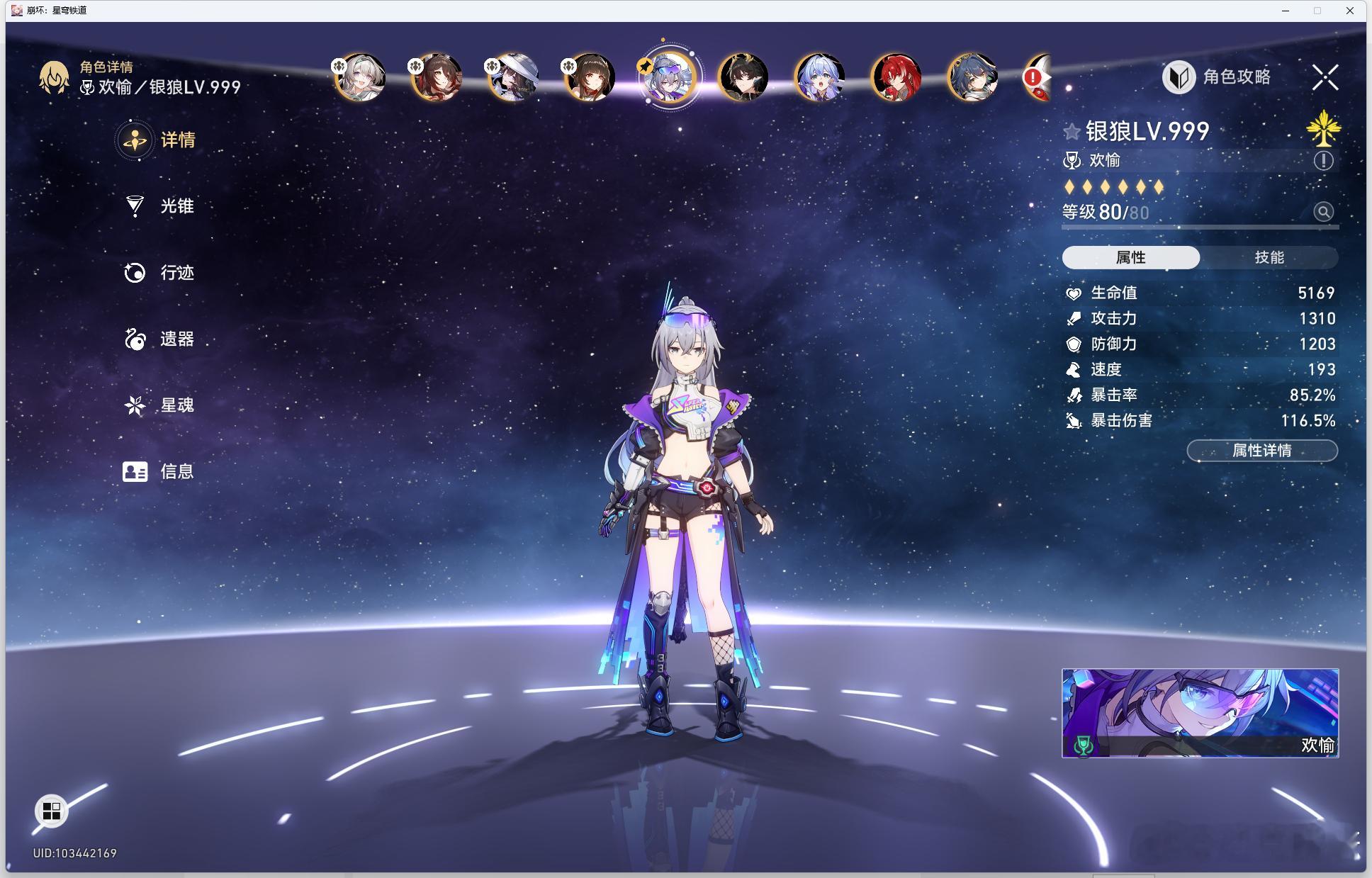Show the 欢愉 path info exclamation icon

[x=1323, y=161]
